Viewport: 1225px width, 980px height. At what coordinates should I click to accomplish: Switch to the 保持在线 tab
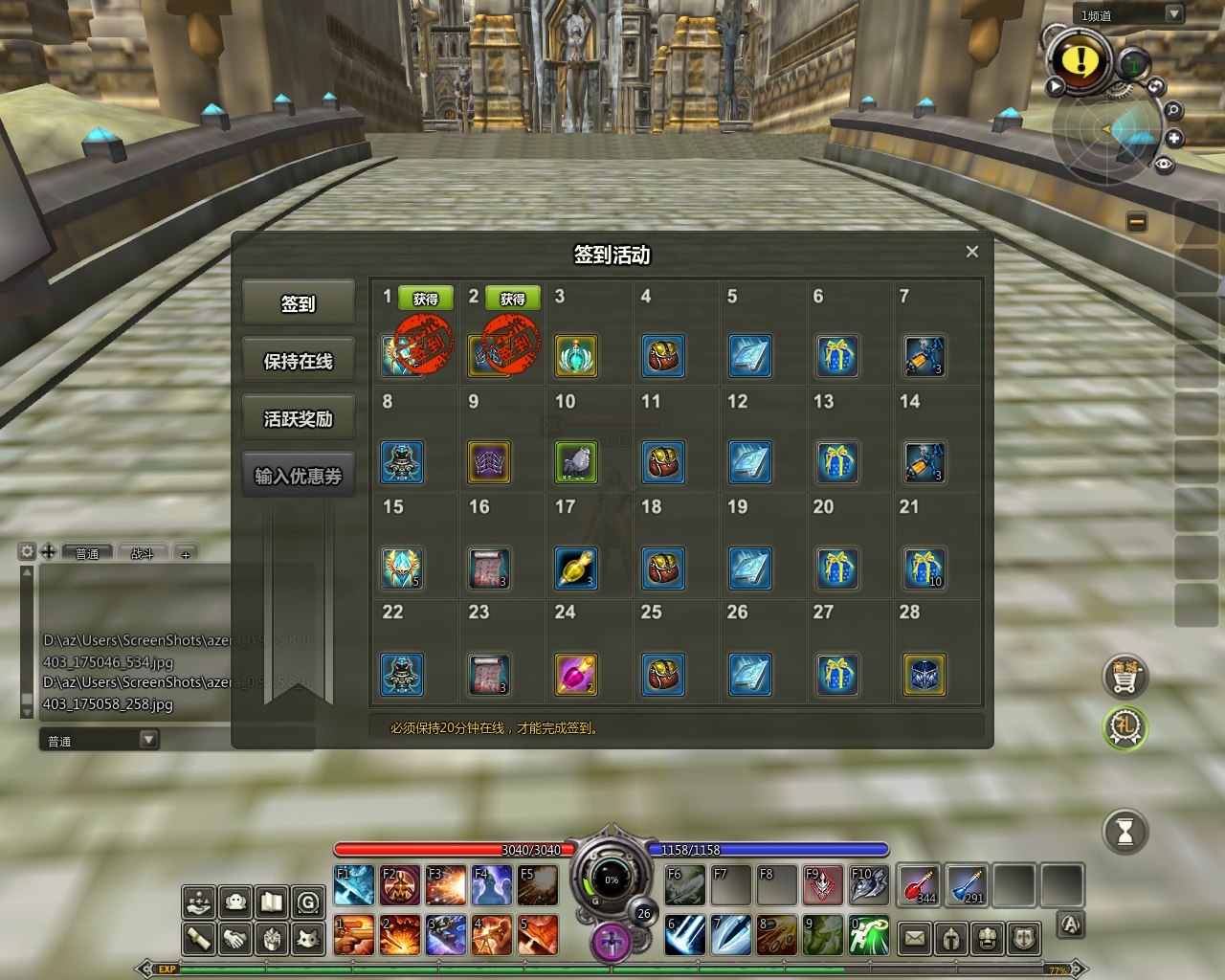click(x=298, y=361)
